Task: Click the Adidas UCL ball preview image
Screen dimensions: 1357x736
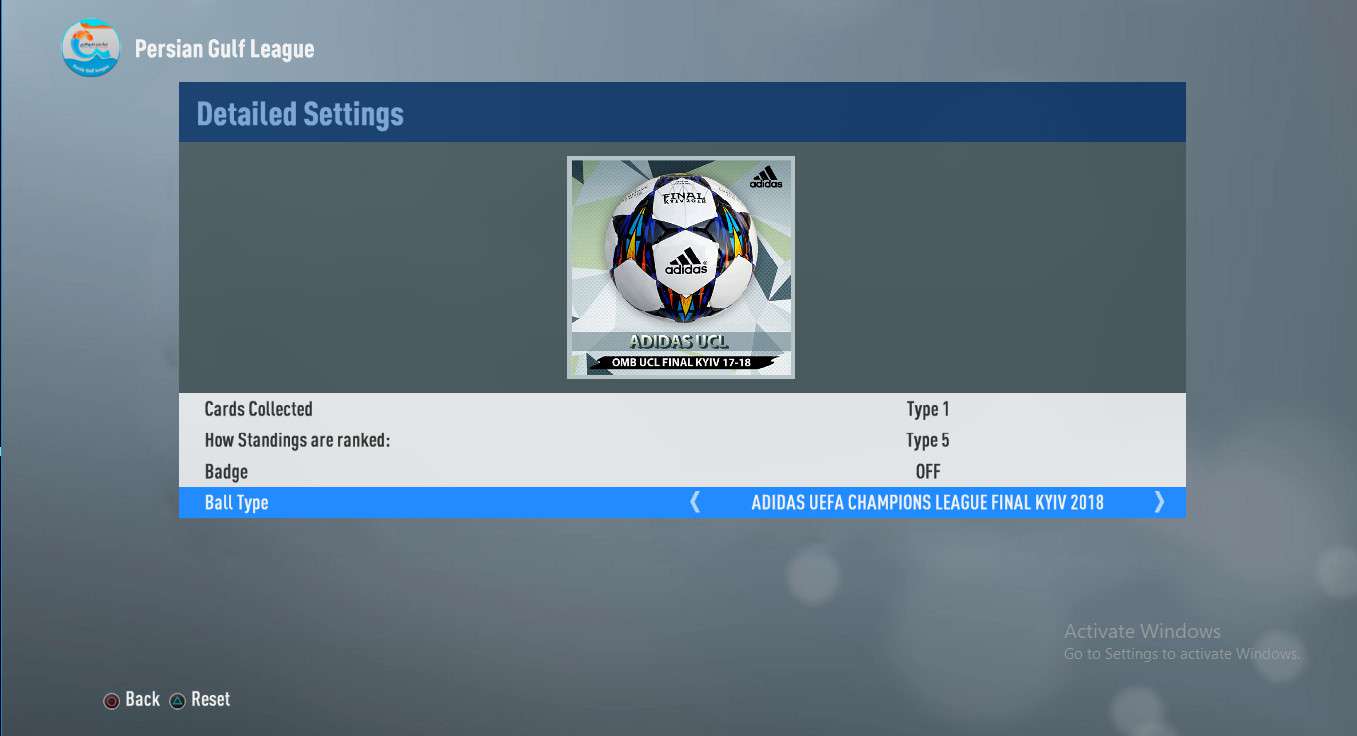Action: (681, 267)
